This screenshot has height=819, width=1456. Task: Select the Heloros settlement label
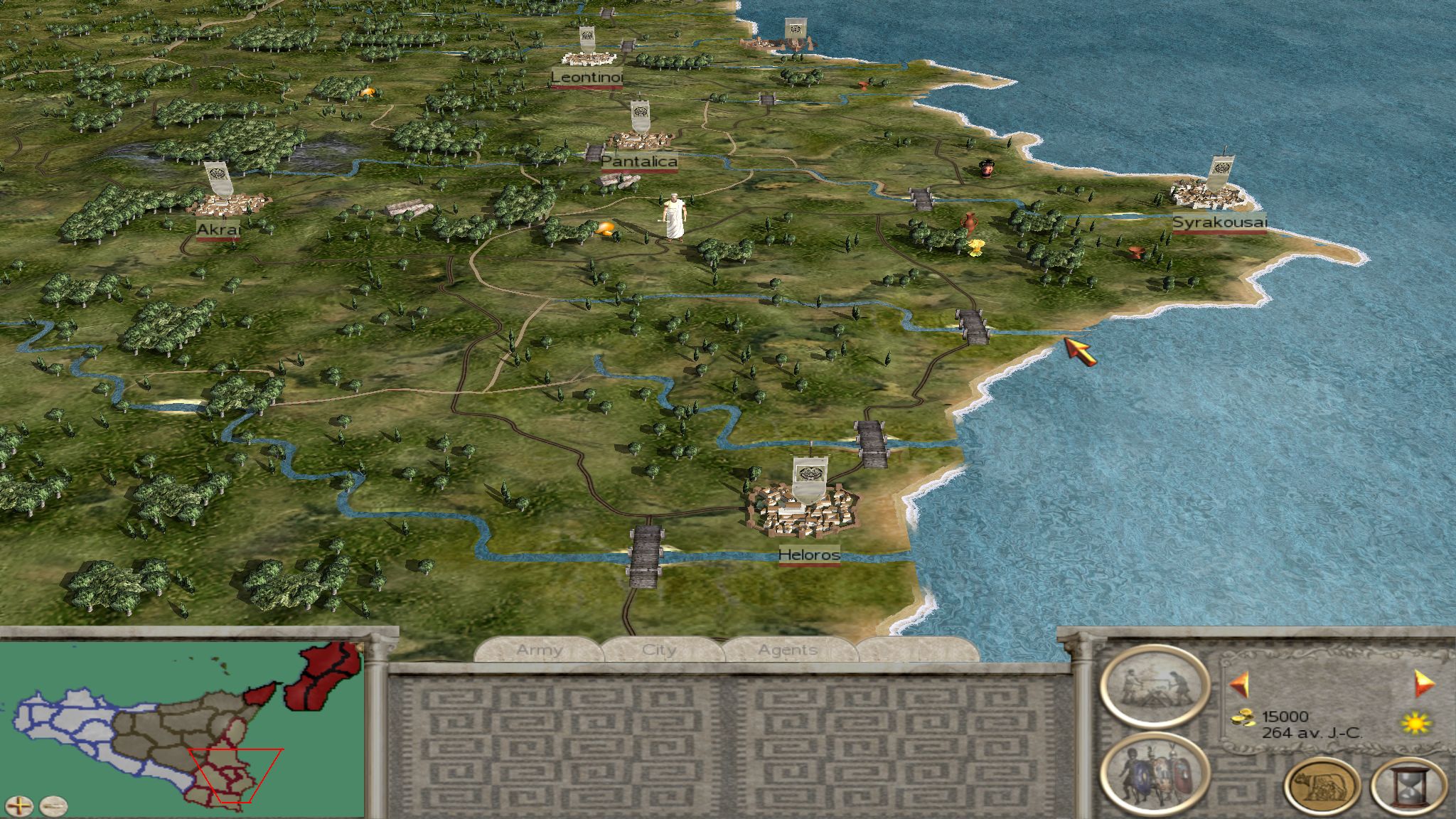pyautogui.click(x=809, y=555)
